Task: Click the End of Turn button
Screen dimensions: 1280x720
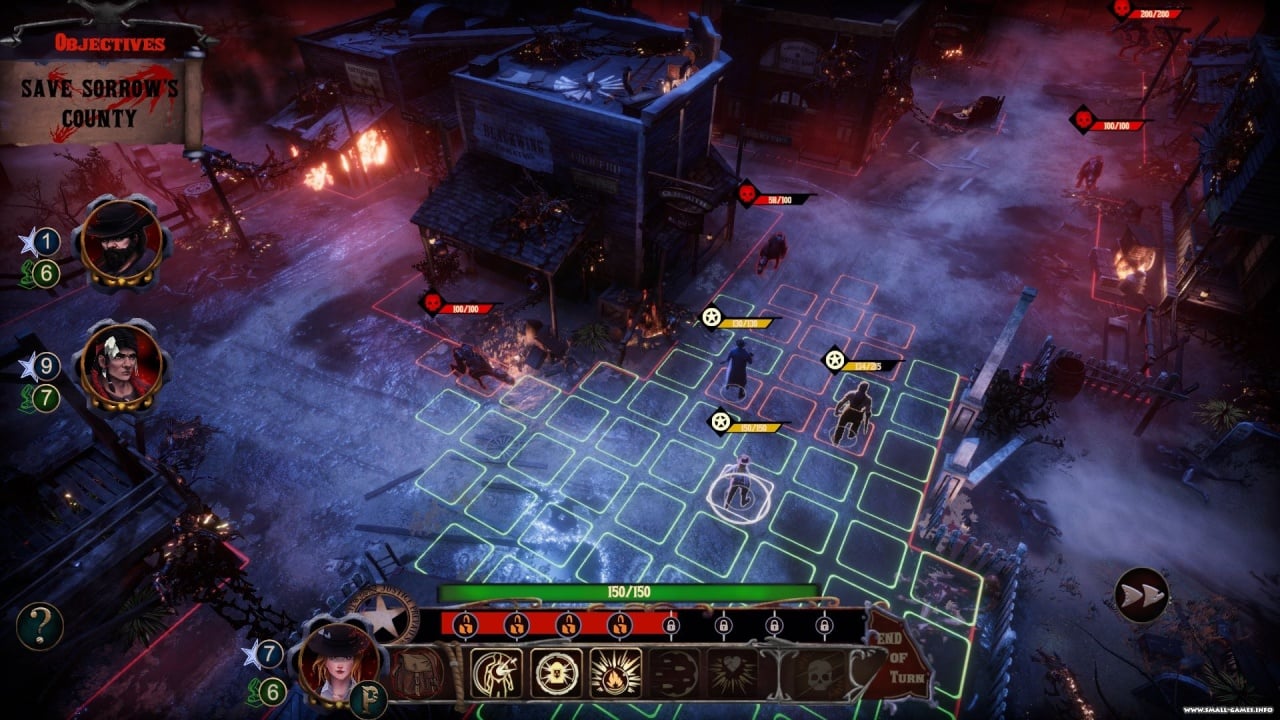Action: pyautogui.click(x=901, y=668)
